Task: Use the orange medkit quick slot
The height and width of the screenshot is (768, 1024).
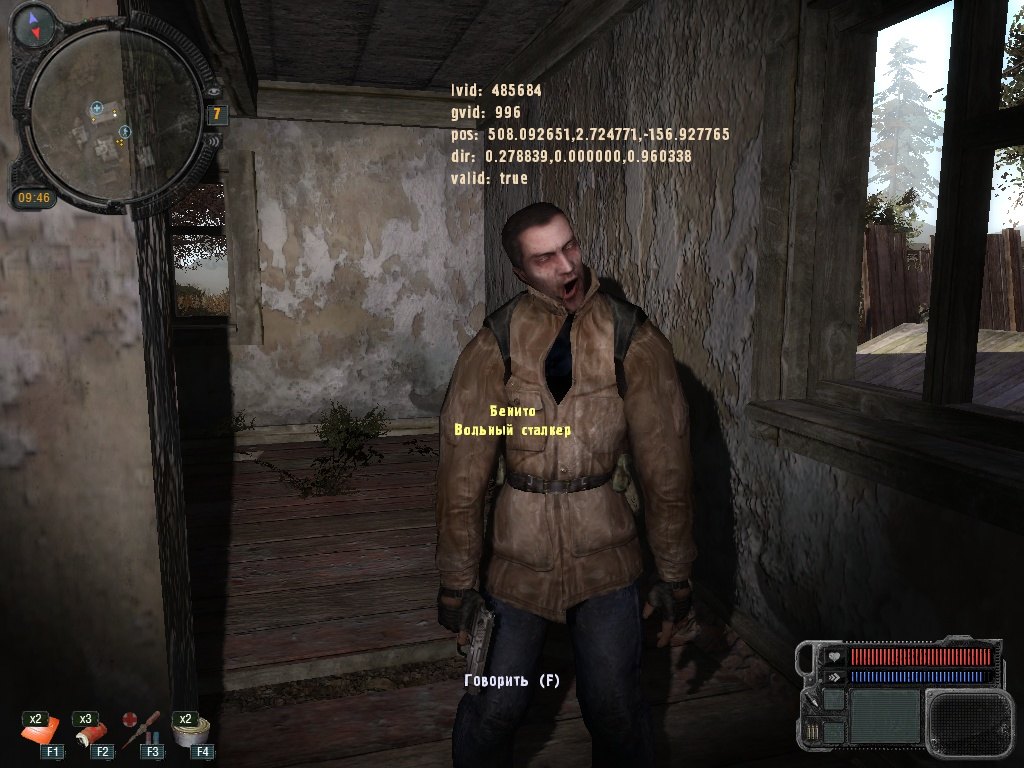Action: point(41,733)
